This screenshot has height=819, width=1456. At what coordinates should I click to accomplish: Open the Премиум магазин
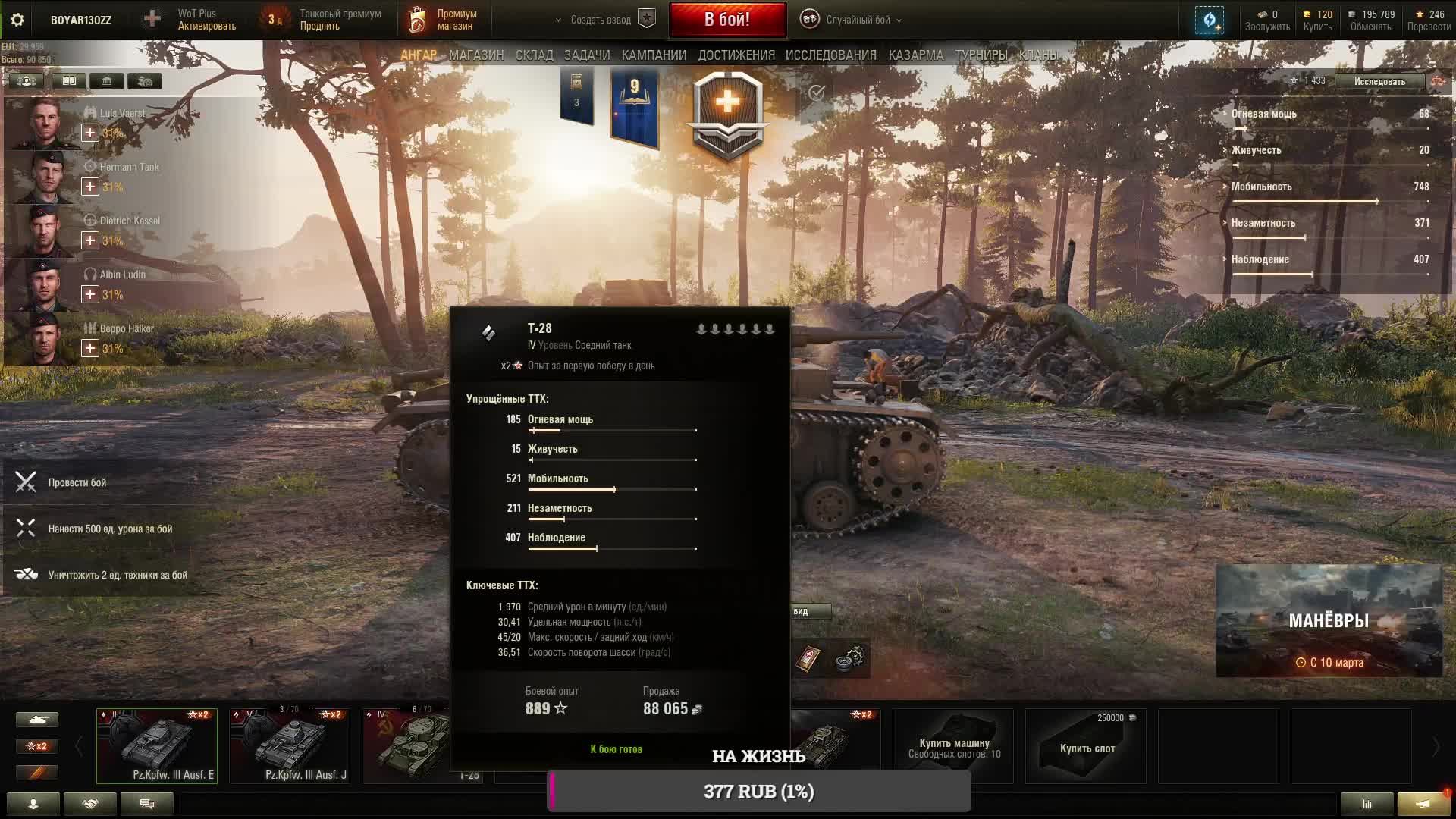coord(444,20)
